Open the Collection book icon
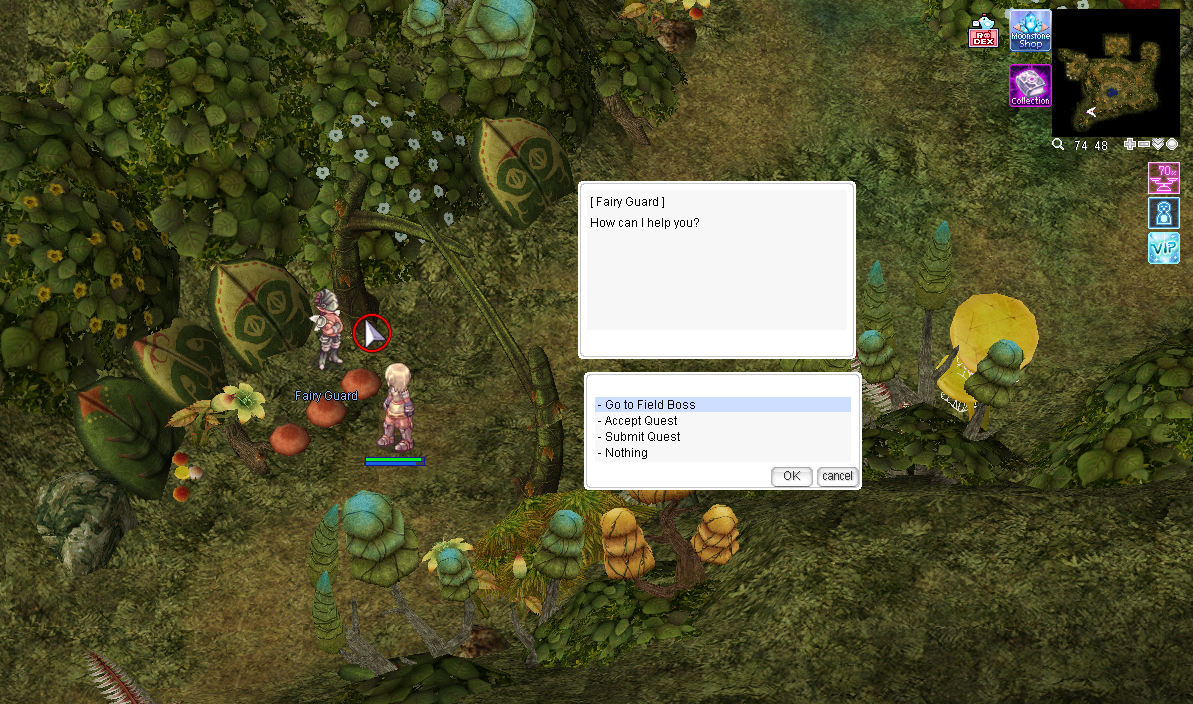The width and height of the screenshot is (1193, 704). coord(1030,86)
